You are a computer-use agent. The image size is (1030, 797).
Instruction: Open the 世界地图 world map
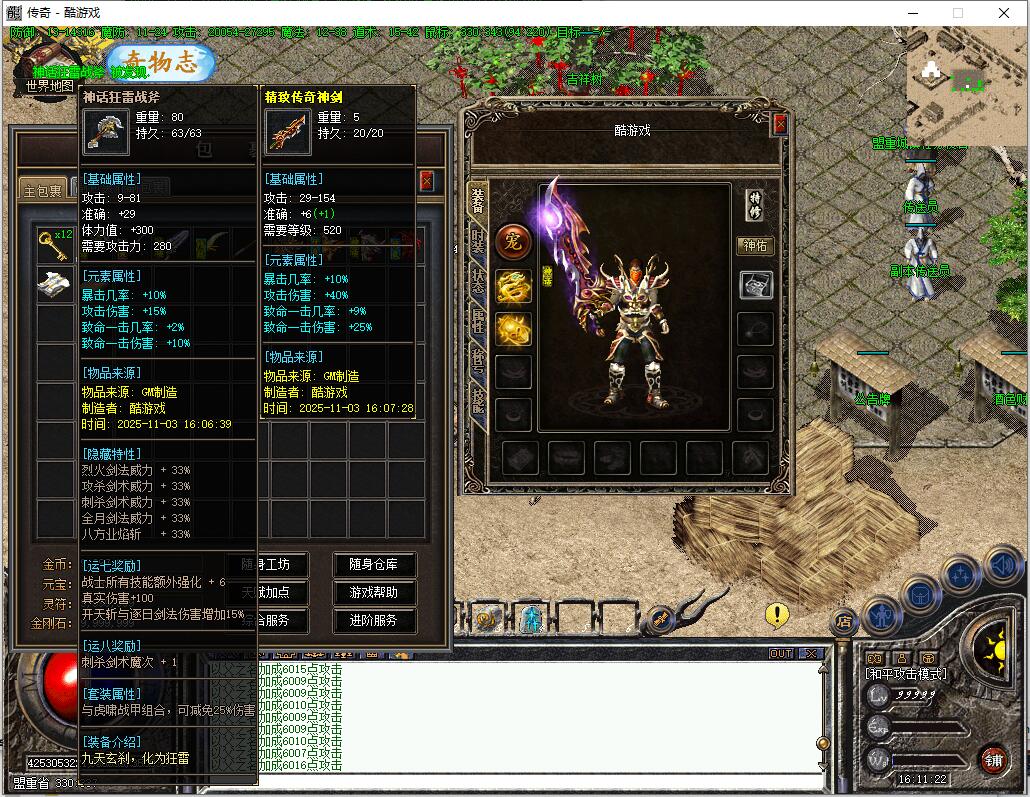(x=48, y=86)
